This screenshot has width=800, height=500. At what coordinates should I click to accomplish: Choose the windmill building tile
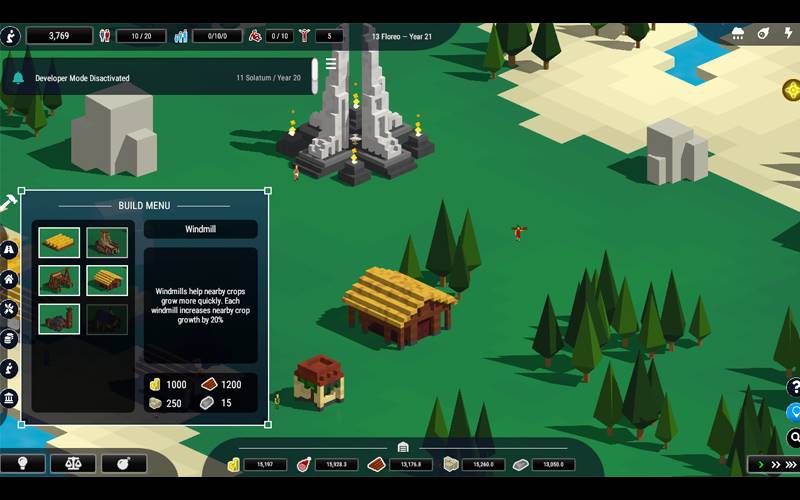click(106, 242)
